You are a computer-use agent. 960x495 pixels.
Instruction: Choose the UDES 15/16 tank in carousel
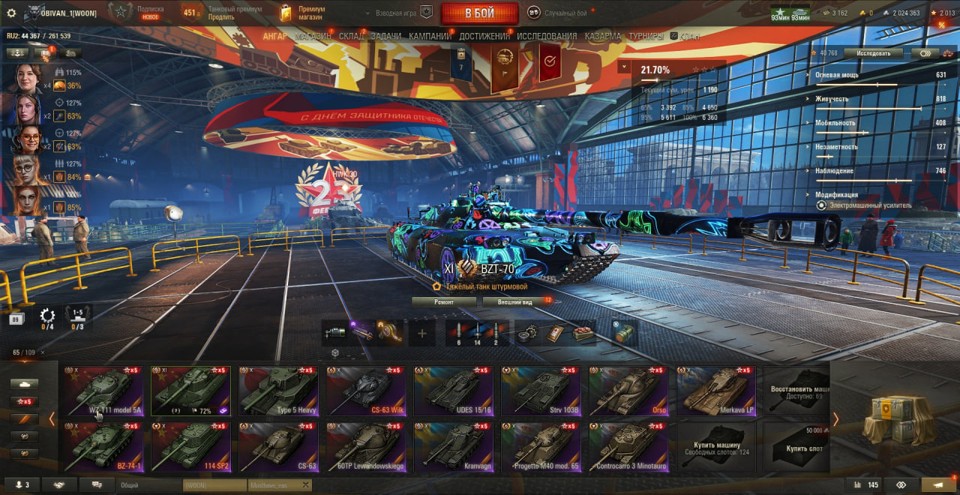[x=453, y=390]
